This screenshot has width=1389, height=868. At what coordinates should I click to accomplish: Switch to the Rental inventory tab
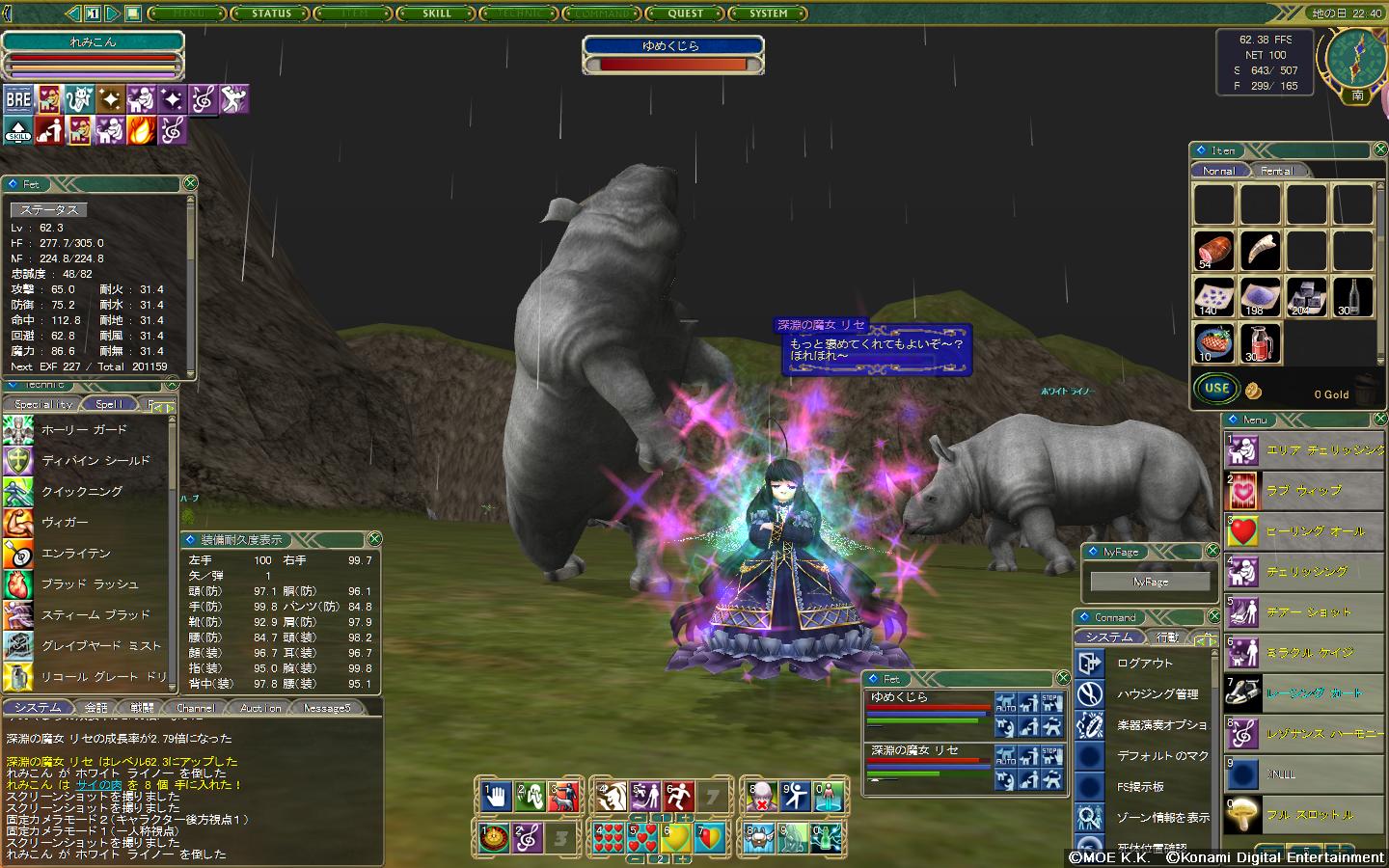tap(1276, 171)
